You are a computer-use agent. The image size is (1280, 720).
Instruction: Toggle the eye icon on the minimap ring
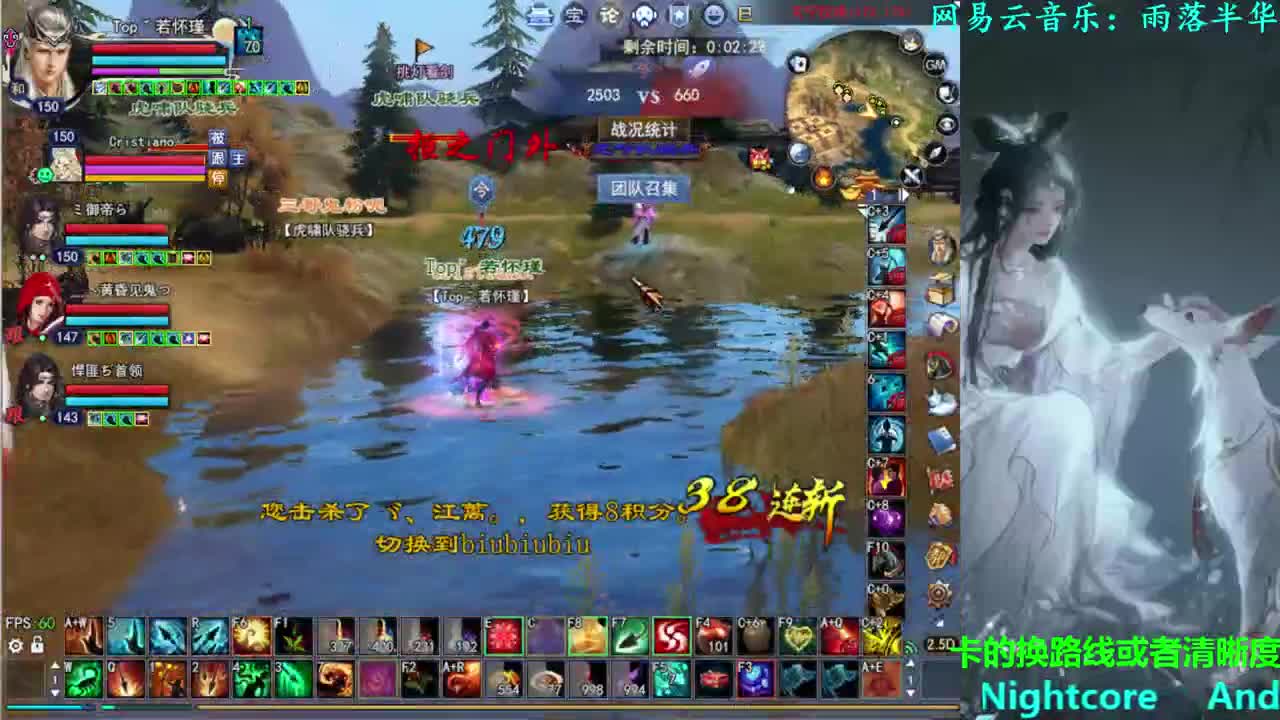pos(944,122)
